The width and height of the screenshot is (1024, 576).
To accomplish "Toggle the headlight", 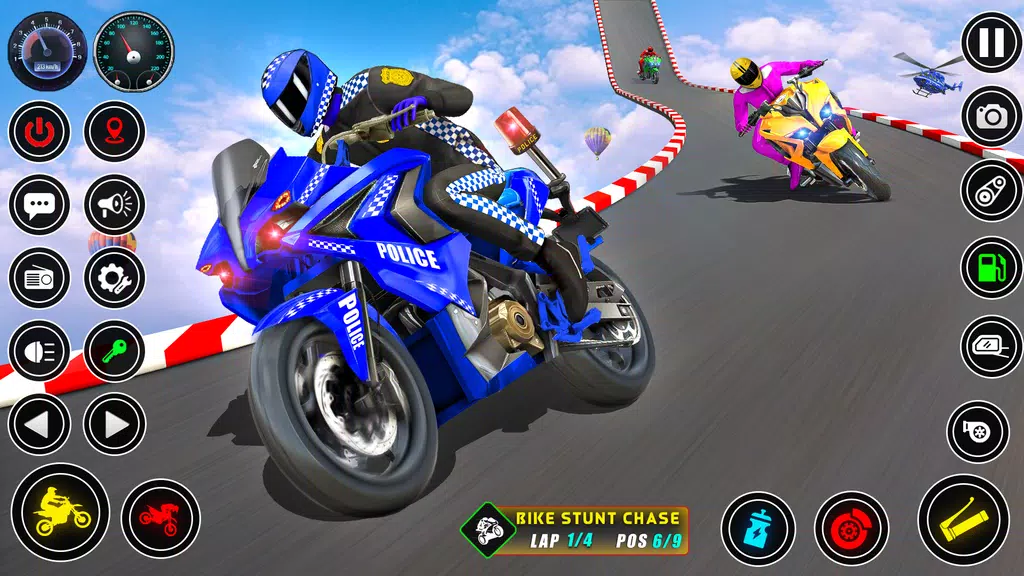I will (x=39, y=350).
